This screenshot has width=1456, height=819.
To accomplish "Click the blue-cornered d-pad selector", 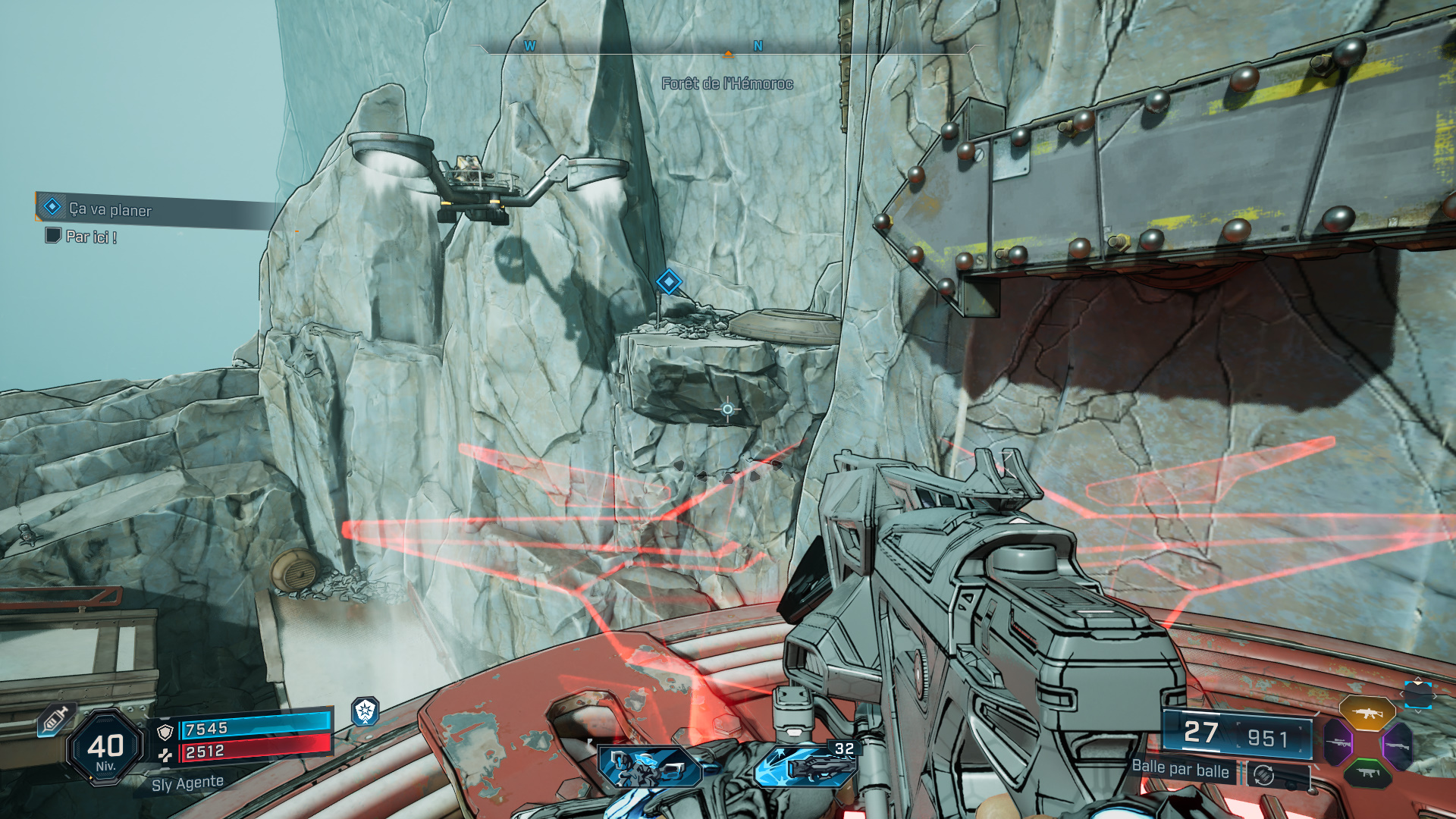I will tap(1417, 695).
